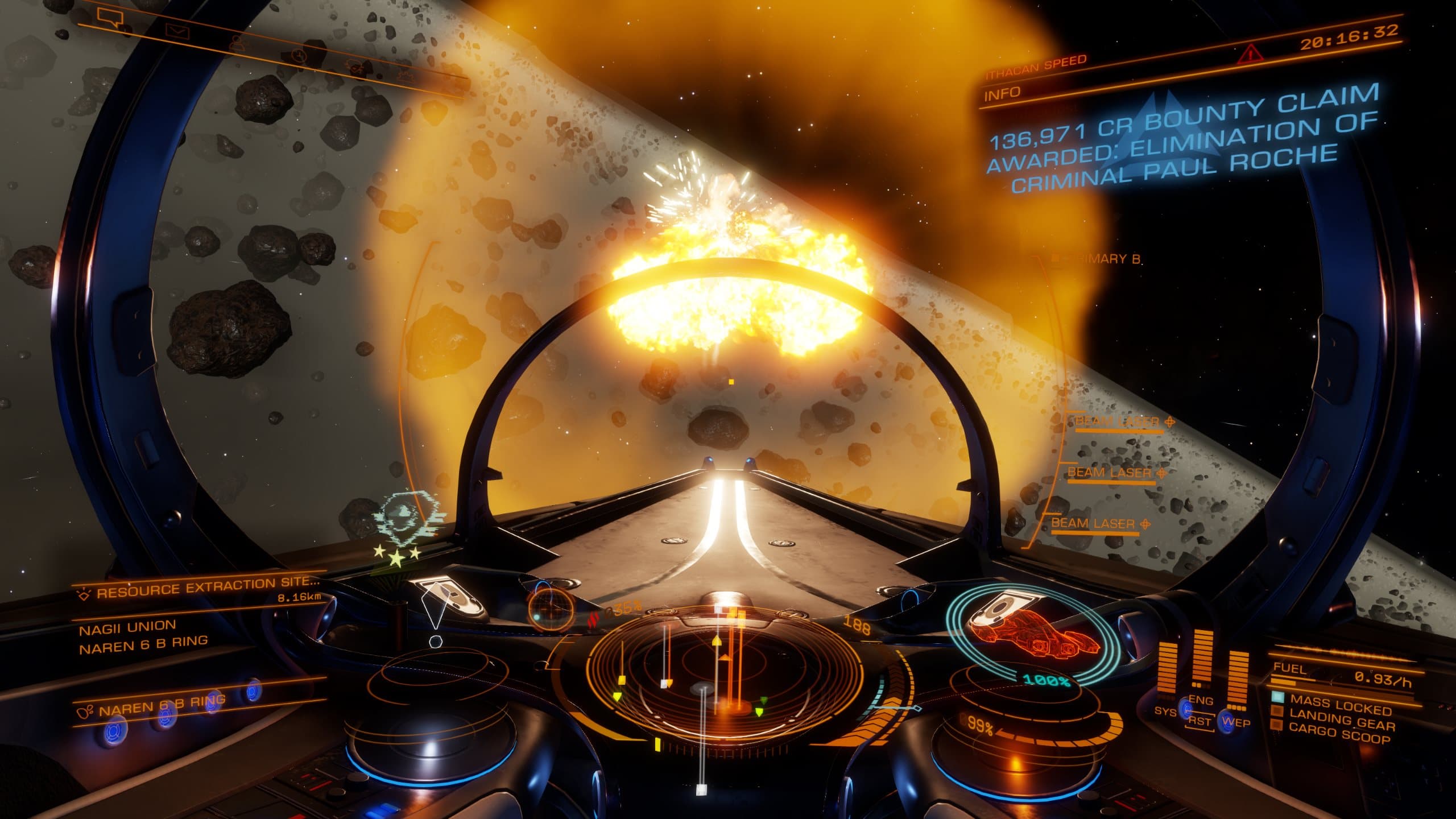
Task: Select the top Beam Laser fire group entry
Action: [x=1115, y=421]
